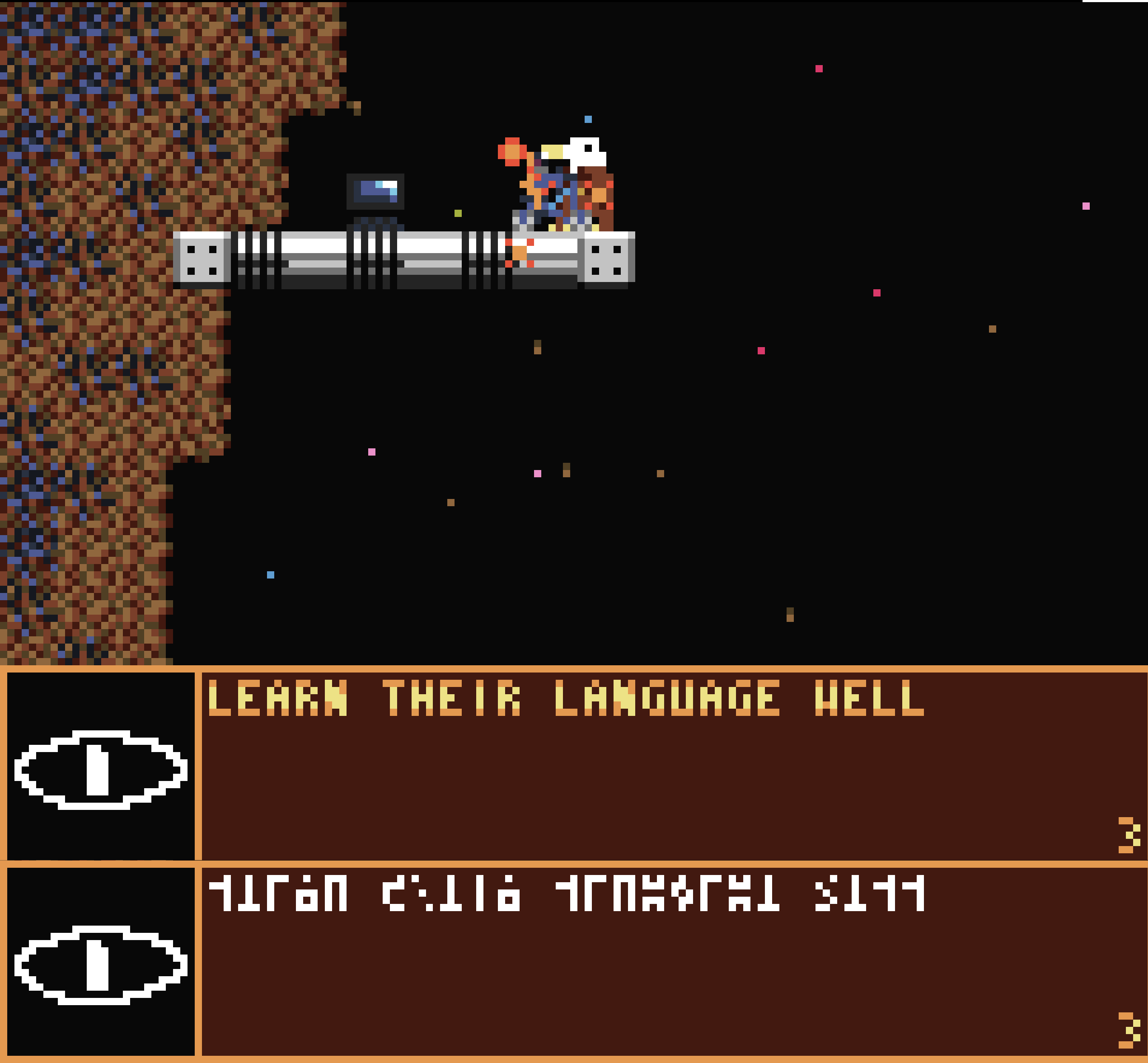Advance the "Learn their language hell" dialogue arrow
Screen dimensions: 1148x1063
coord(1128,835)
